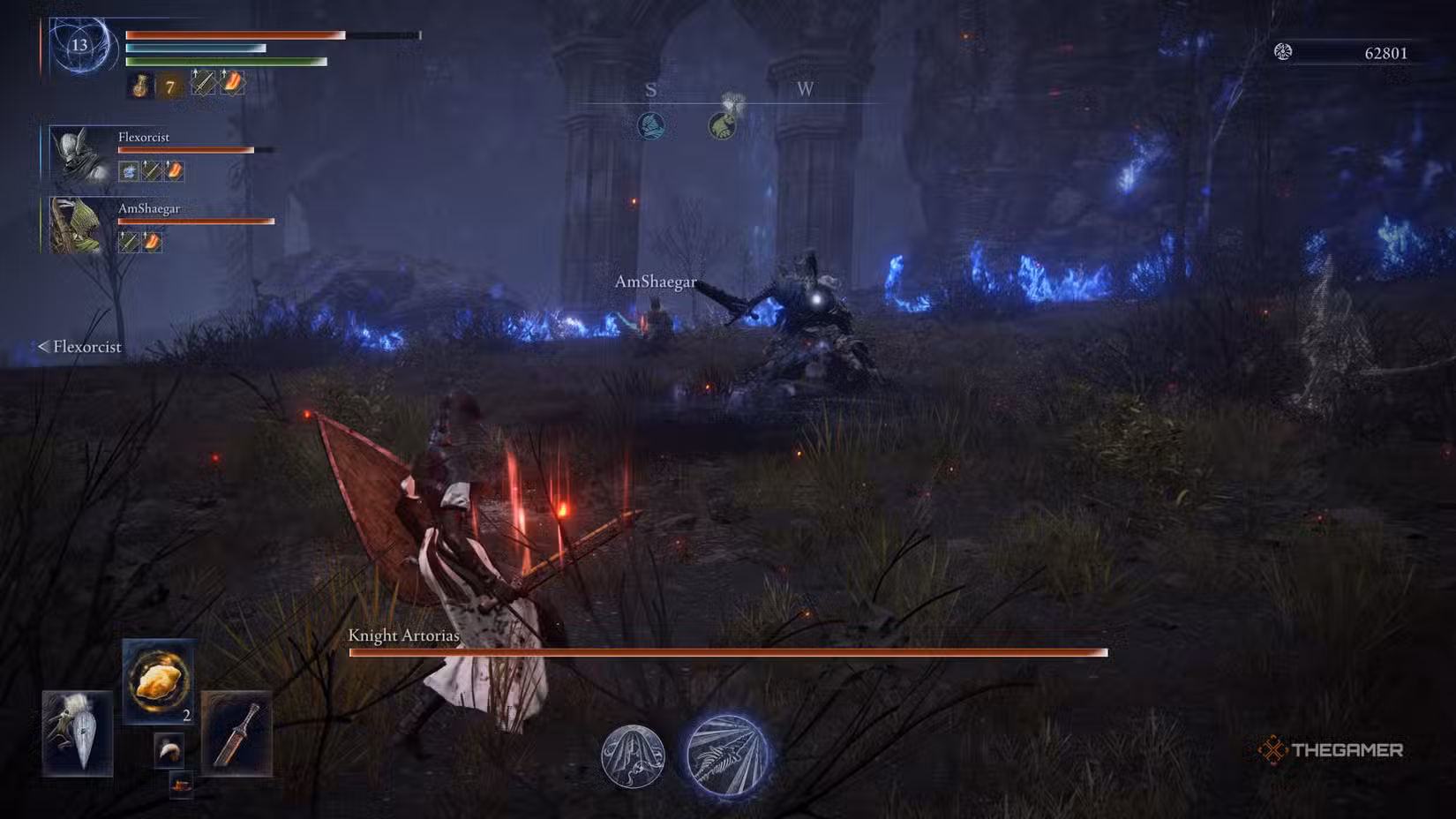
Task: Click AmShaegar's party portrait
Action: [x=78, y=226]
